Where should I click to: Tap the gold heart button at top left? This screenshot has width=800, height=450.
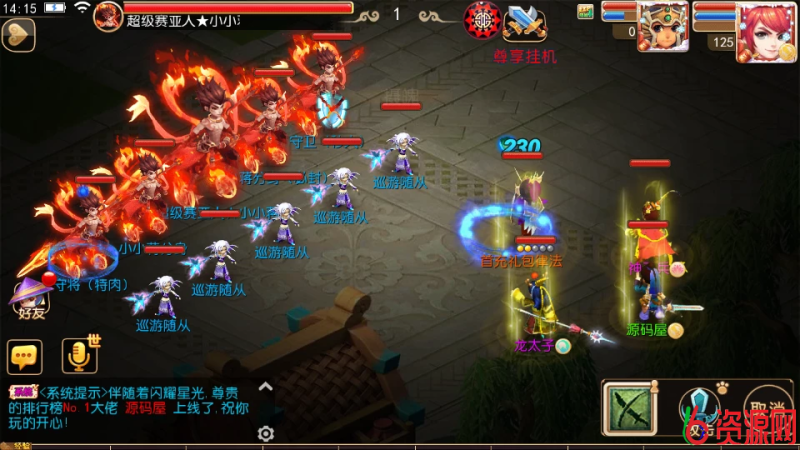click(x=18, y=34)
